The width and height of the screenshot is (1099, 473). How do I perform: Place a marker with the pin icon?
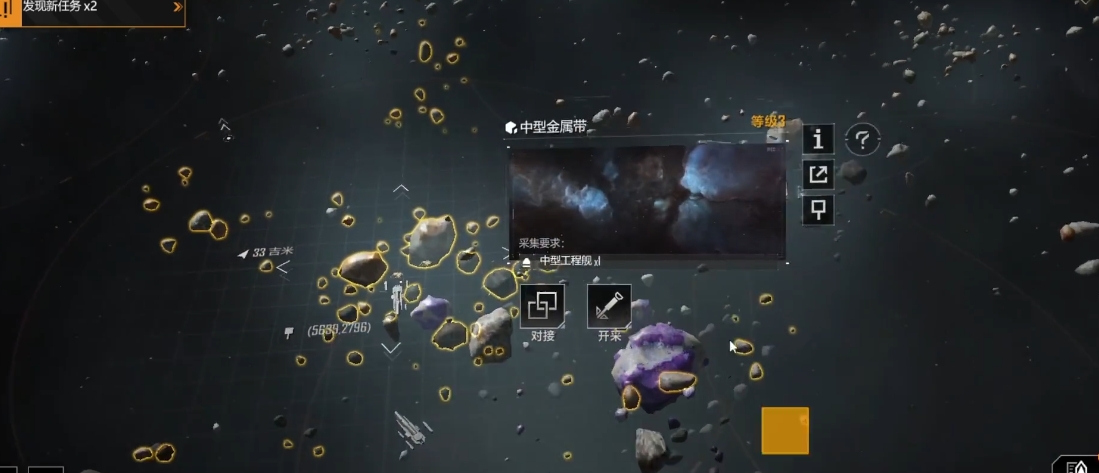tap(818, 209)
